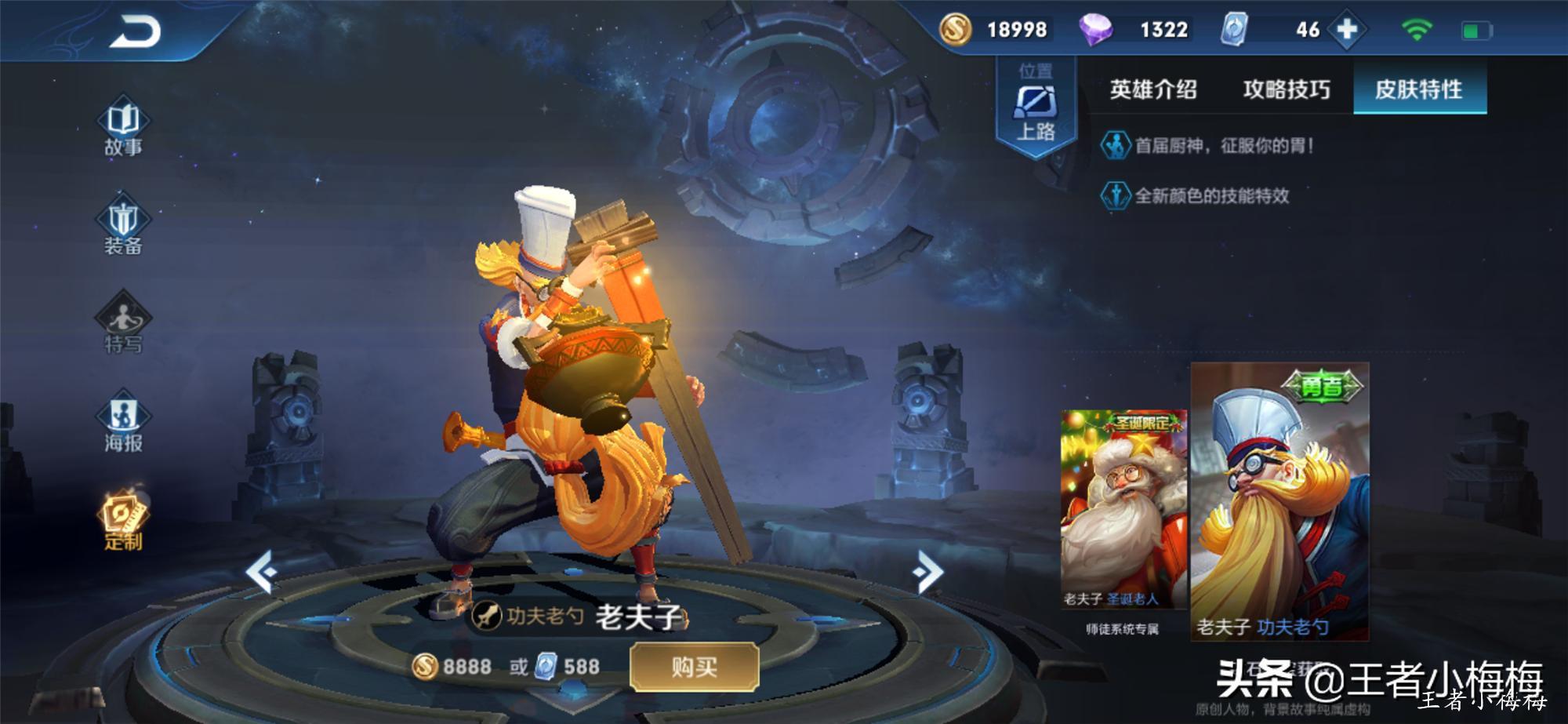Show the next hero with right arrow
The image size is (1568, 724).
click(928, 571)
